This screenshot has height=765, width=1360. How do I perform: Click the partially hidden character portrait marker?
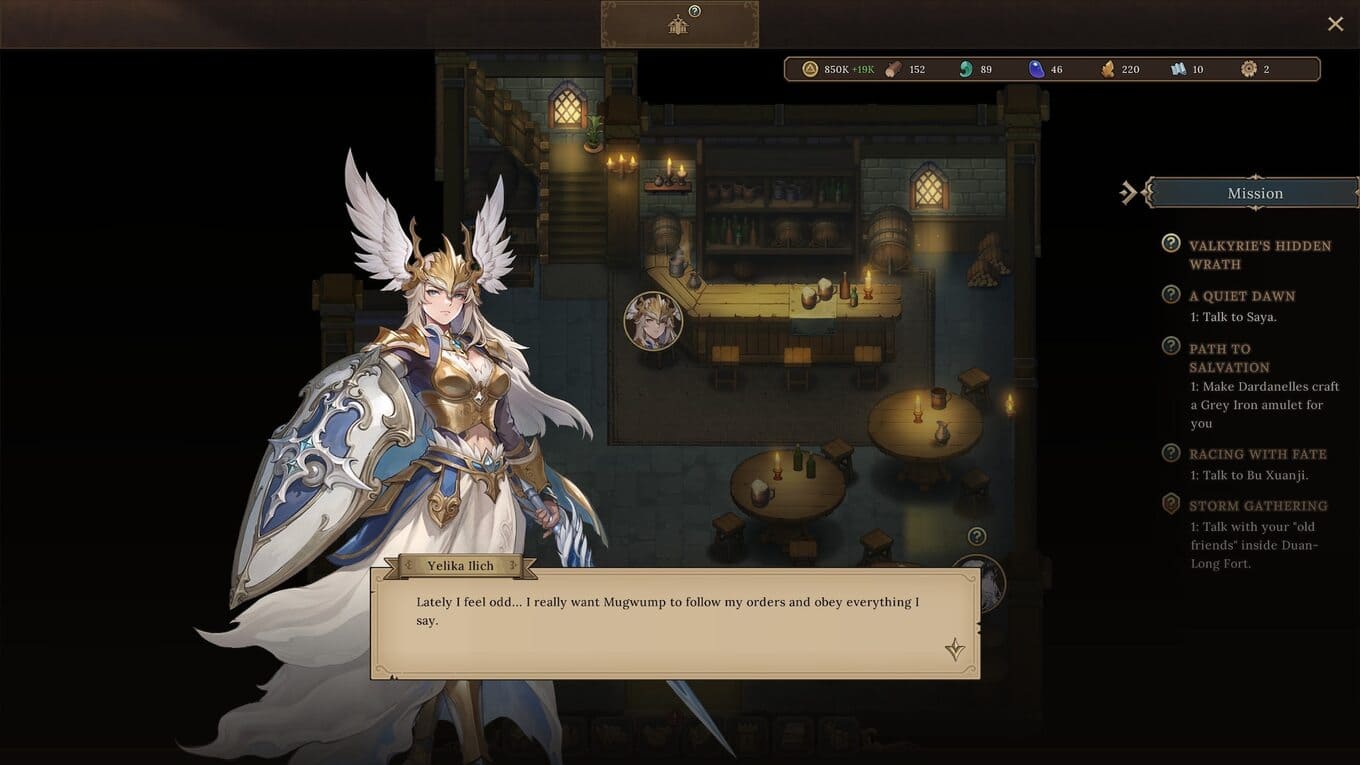coord(978,580)
